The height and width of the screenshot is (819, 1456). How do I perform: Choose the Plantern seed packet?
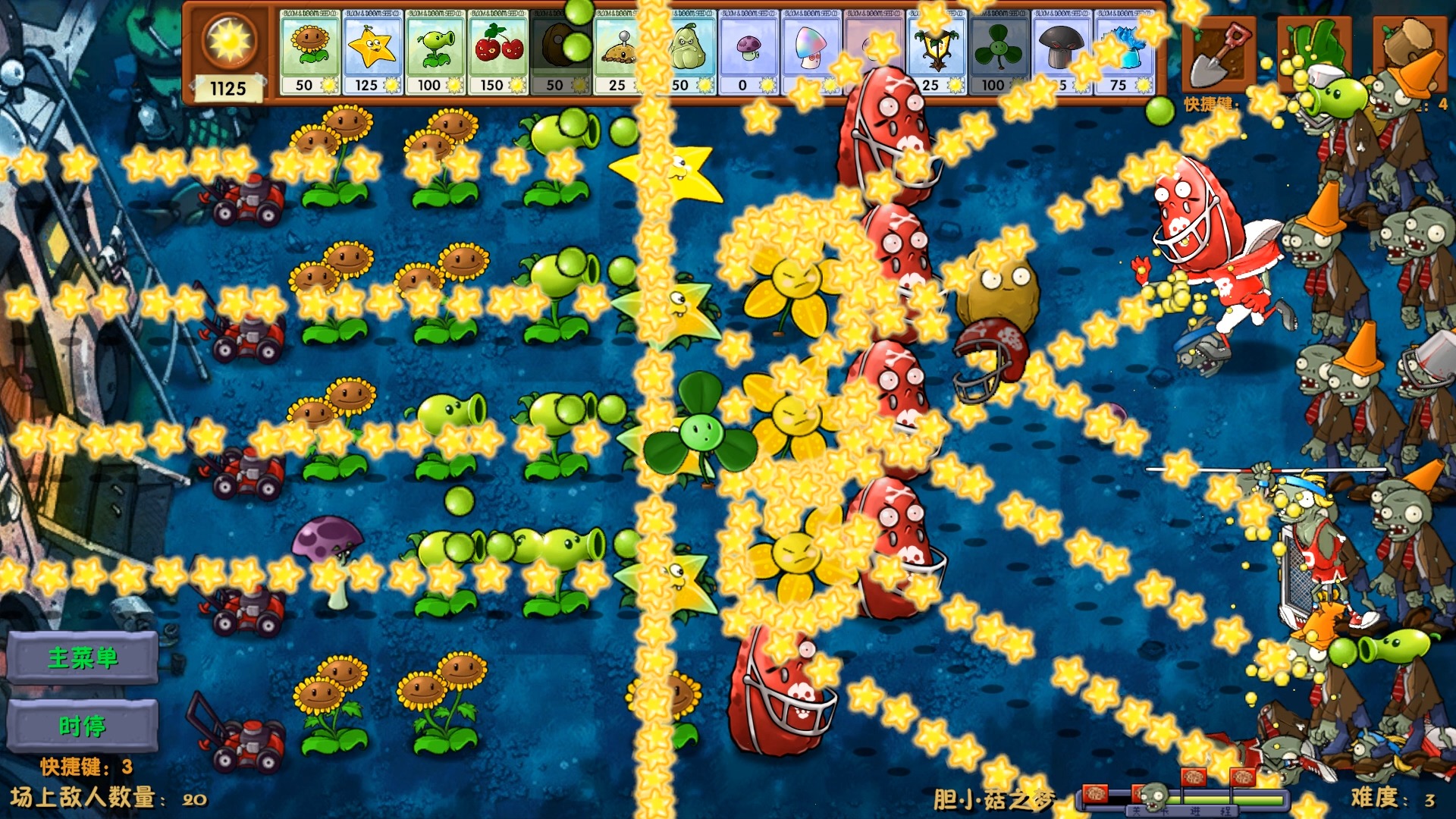936,52
